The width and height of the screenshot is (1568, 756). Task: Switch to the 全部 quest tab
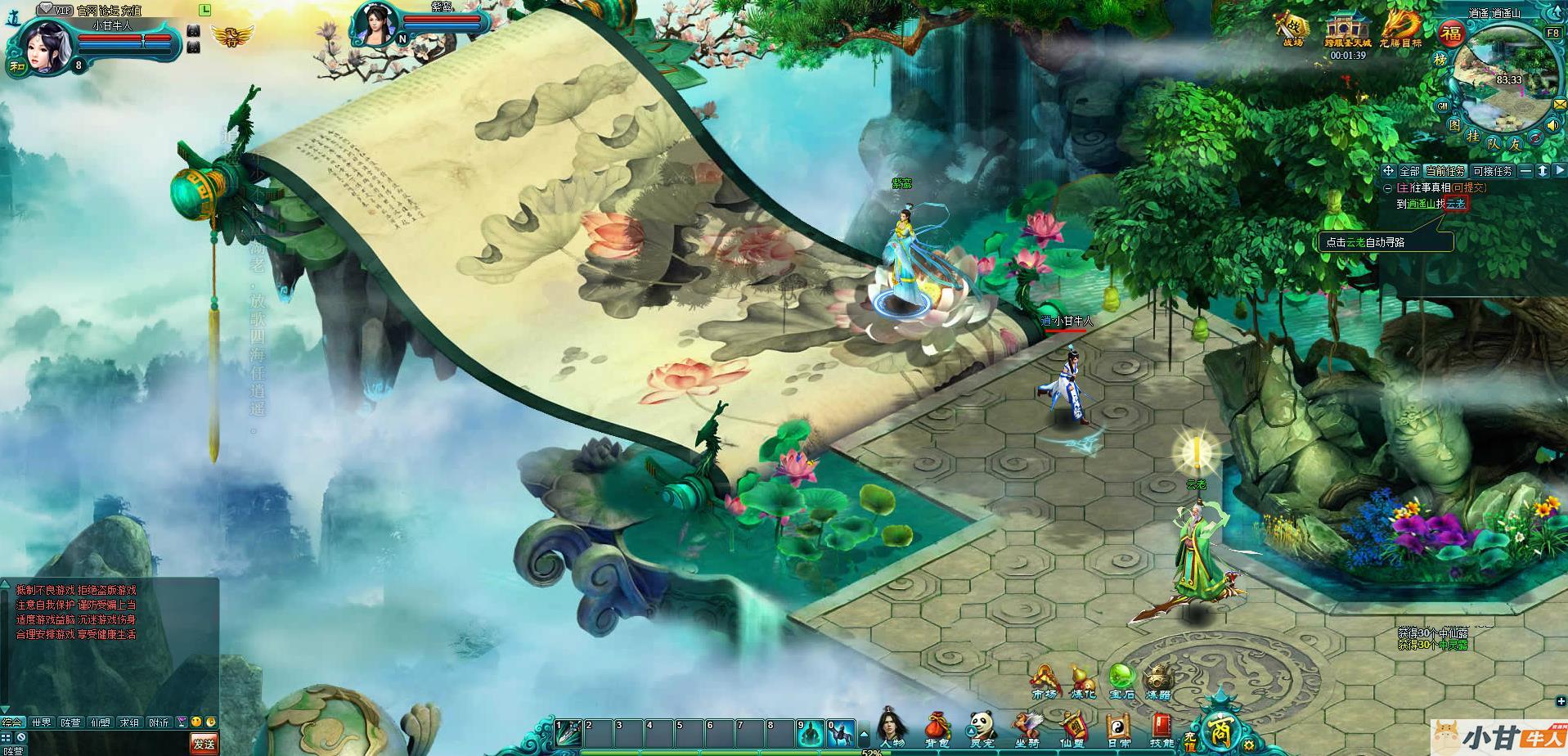(x=1409, y=171)
